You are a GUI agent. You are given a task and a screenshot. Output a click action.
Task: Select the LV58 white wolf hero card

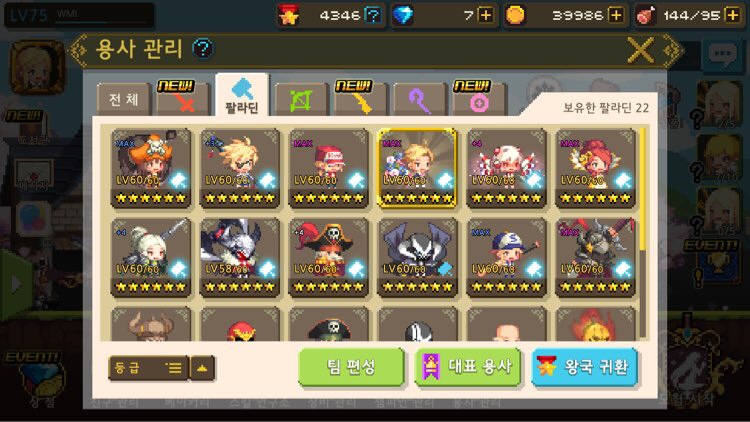tap(241, 258)
